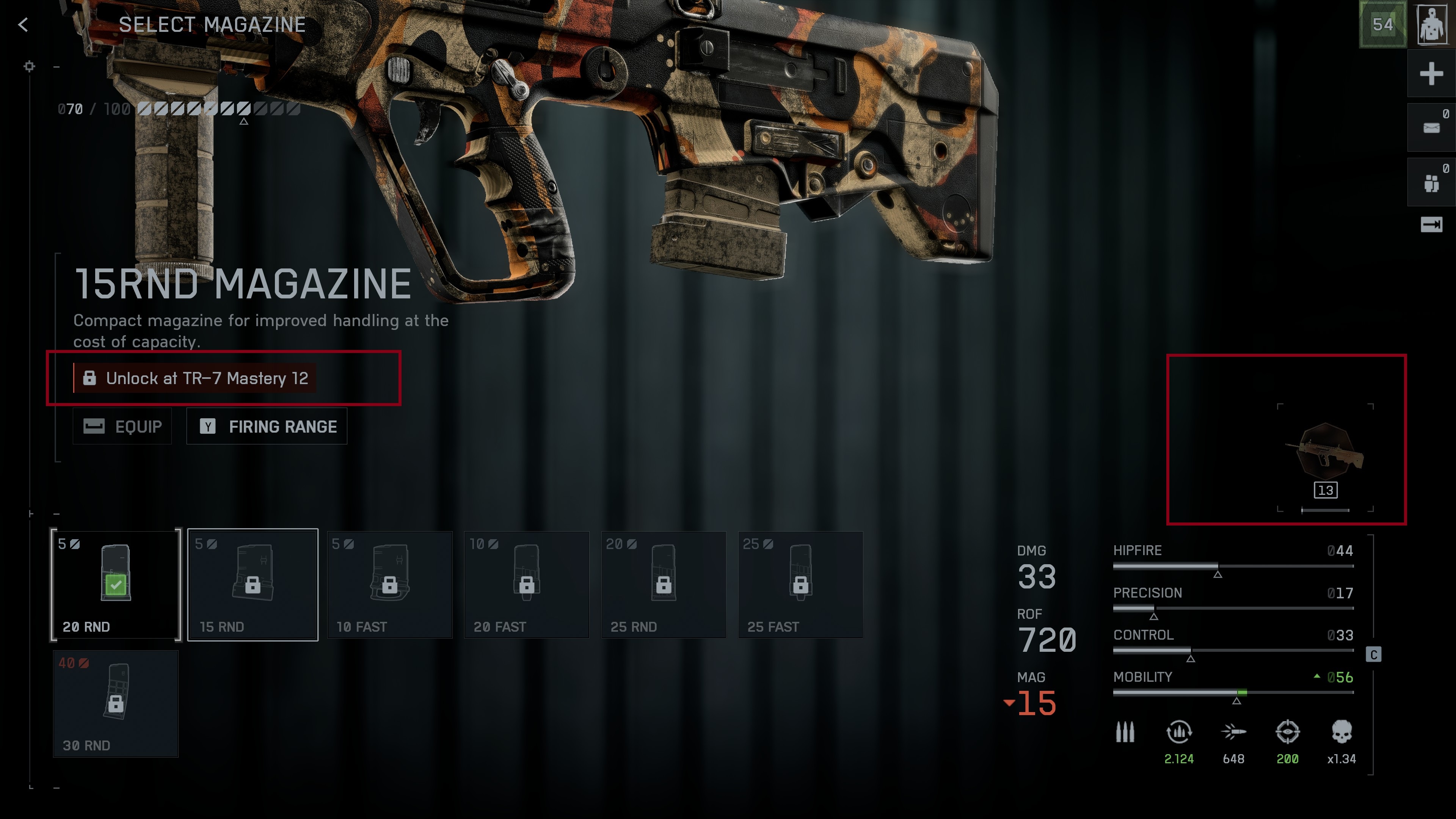Screen dimensions: 1456x819
Task: Open the level 54 rank badge
Action: [1382, 24]
